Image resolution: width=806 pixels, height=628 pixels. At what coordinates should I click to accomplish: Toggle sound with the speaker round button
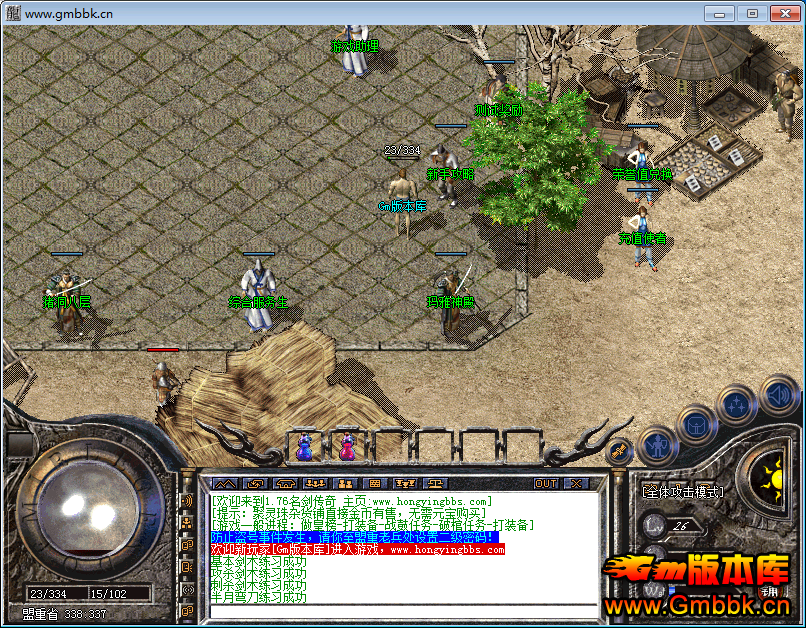click(x=776, y=394)
